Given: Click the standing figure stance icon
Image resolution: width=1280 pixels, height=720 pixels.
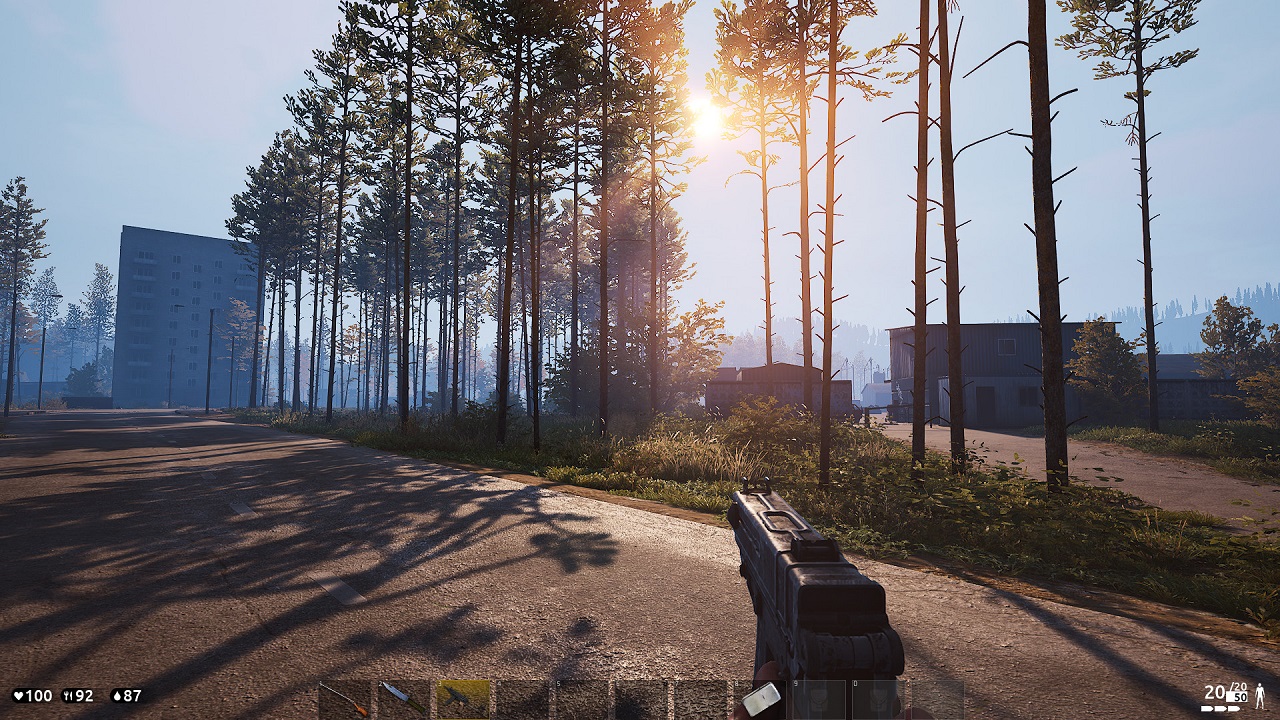Looking at the screenshot, I should [1260, 696].
